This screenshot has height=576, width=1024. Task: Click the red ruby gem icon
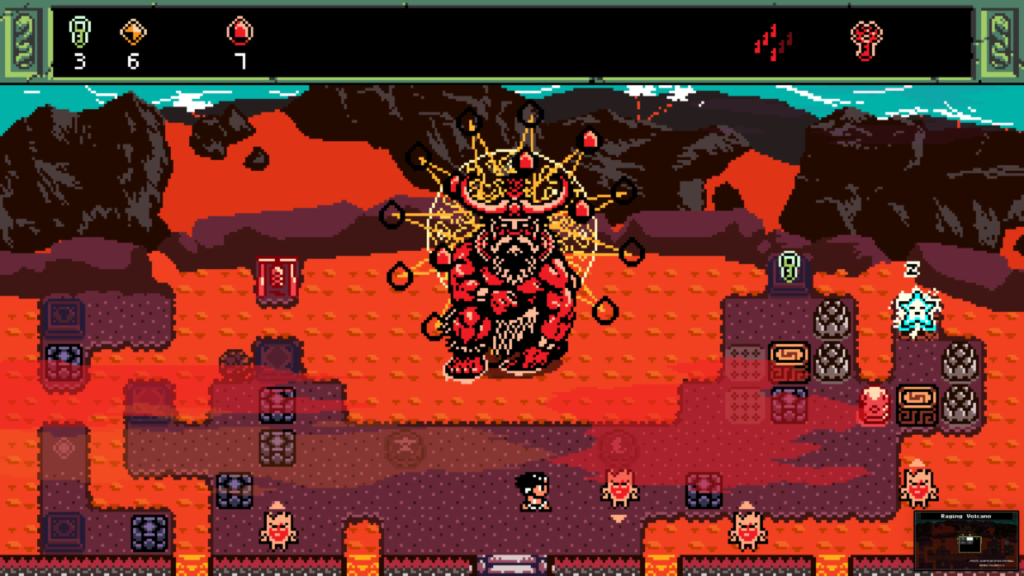[239, 32]
